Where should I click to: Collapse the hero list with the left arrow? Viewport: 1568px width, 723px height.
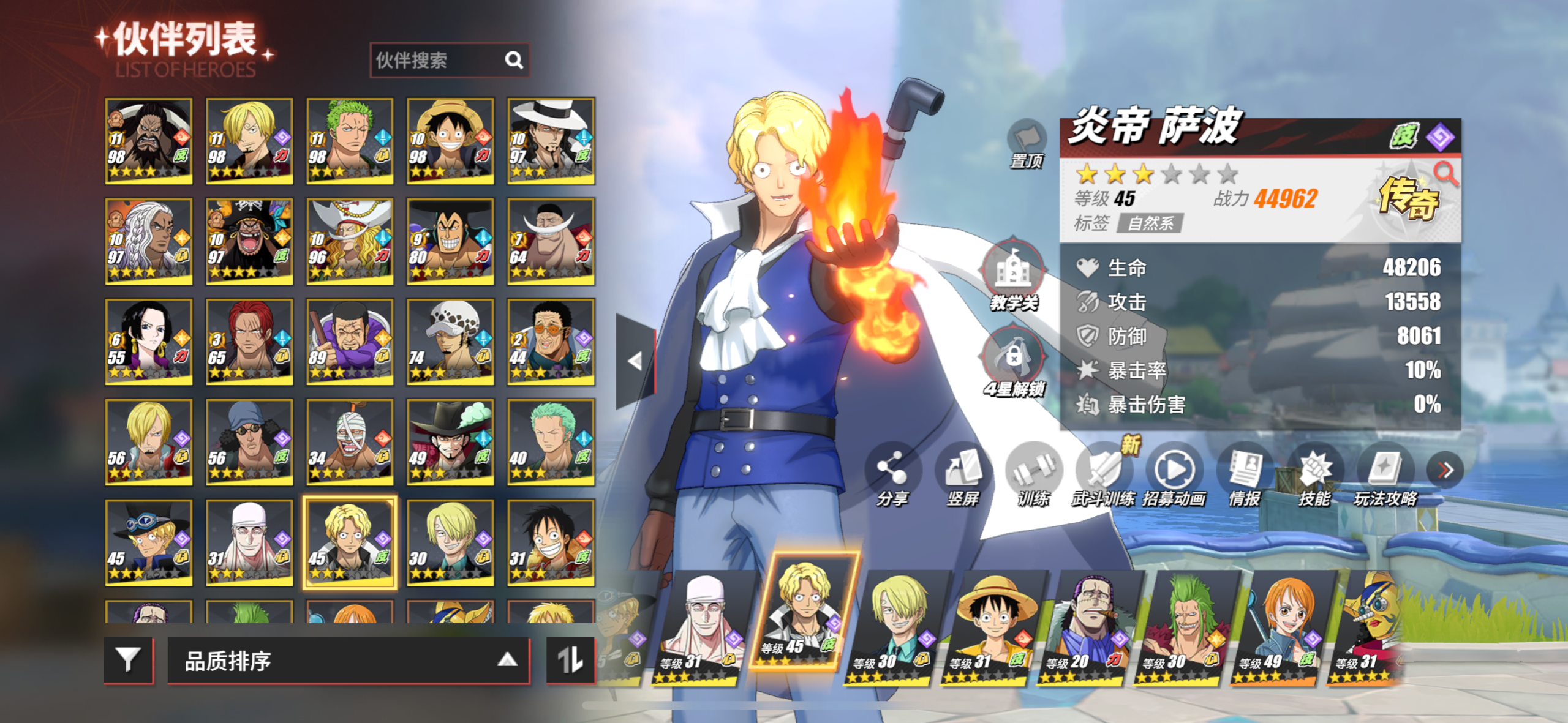636,361
